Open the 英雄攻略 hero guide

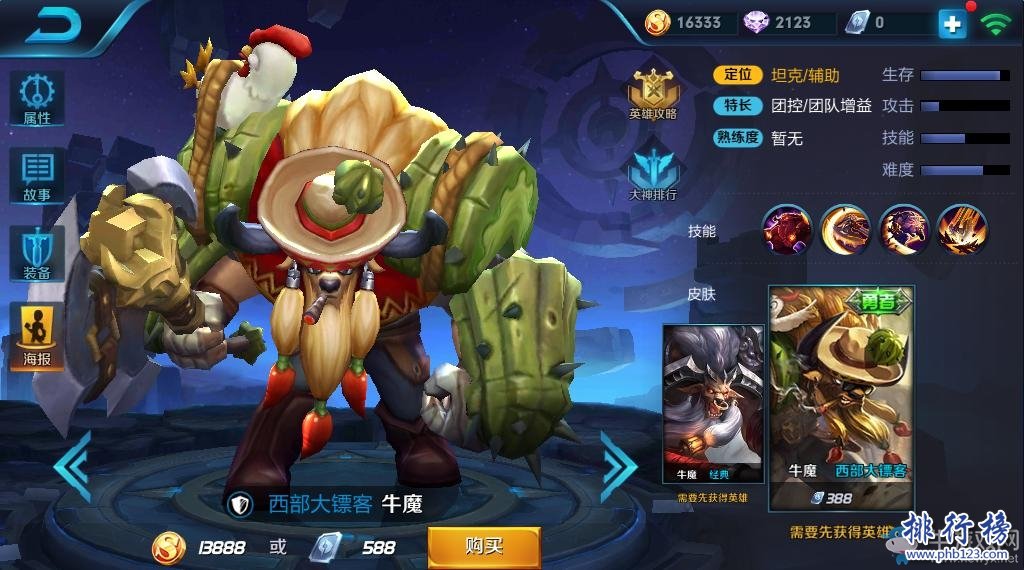coord(653,94)
